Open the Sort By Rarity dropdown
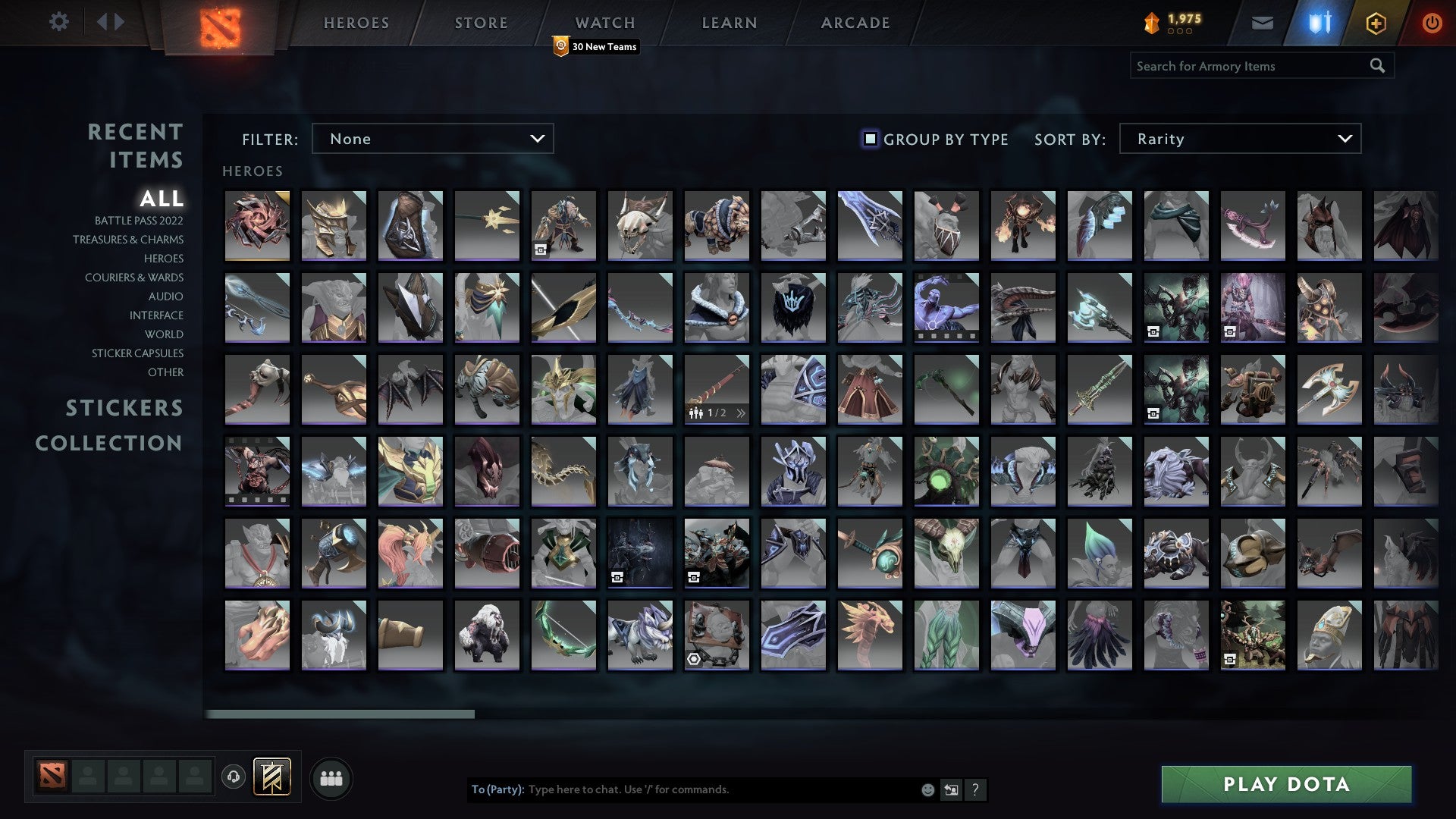The height and width of the screenshot is (819, 1456). coord(1241,139)
